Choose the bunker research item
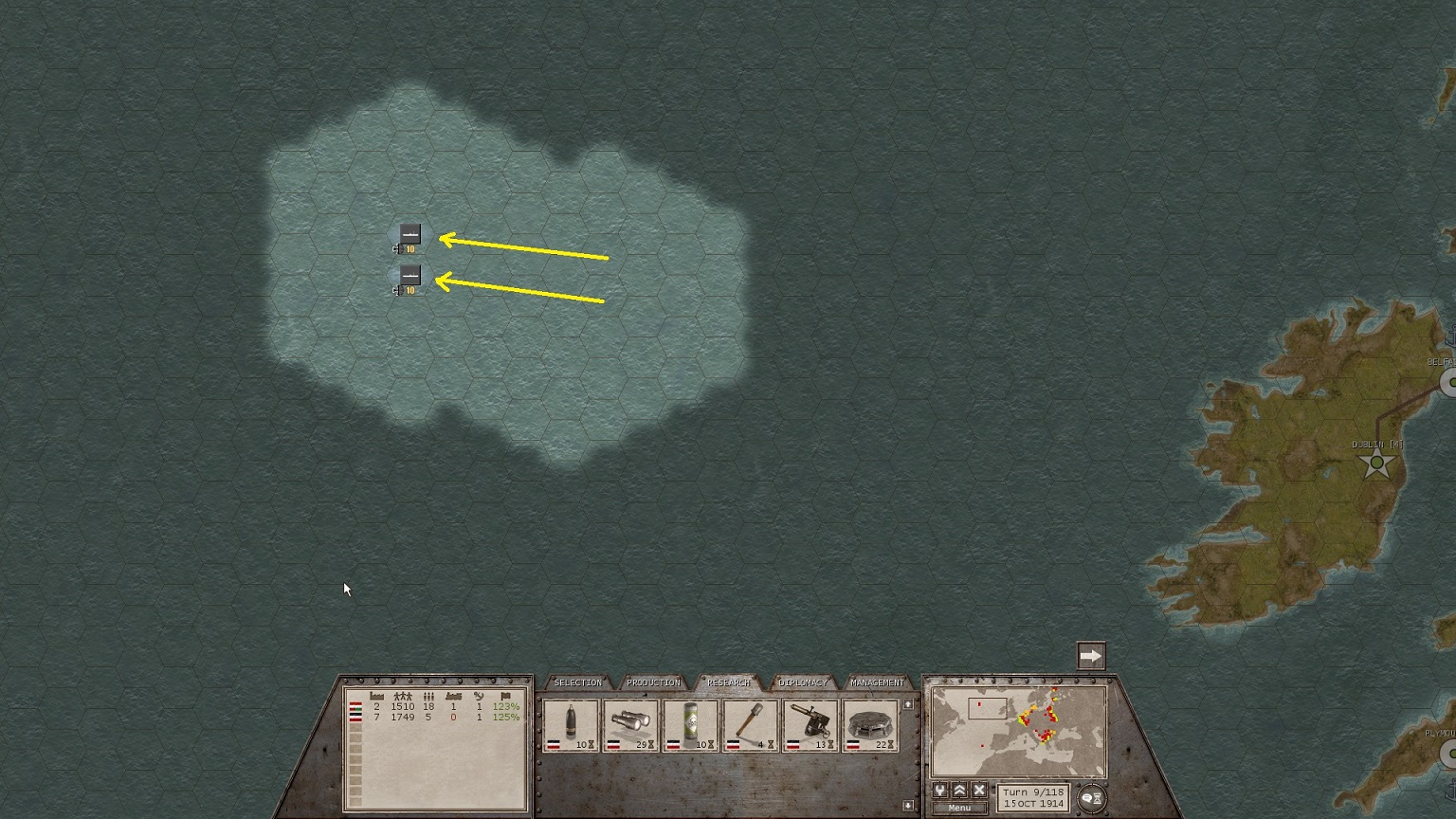1456x819 pixels. click(869, 726)
